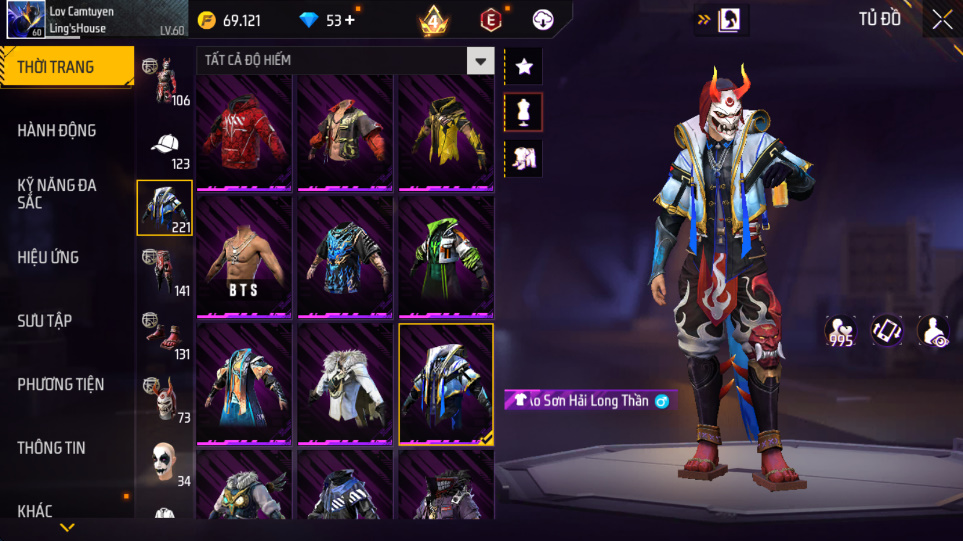Screen dimensions: 963x541
Task: Add diamonds with the plus button
Action: pyautogui.click(x=349, y=20)
